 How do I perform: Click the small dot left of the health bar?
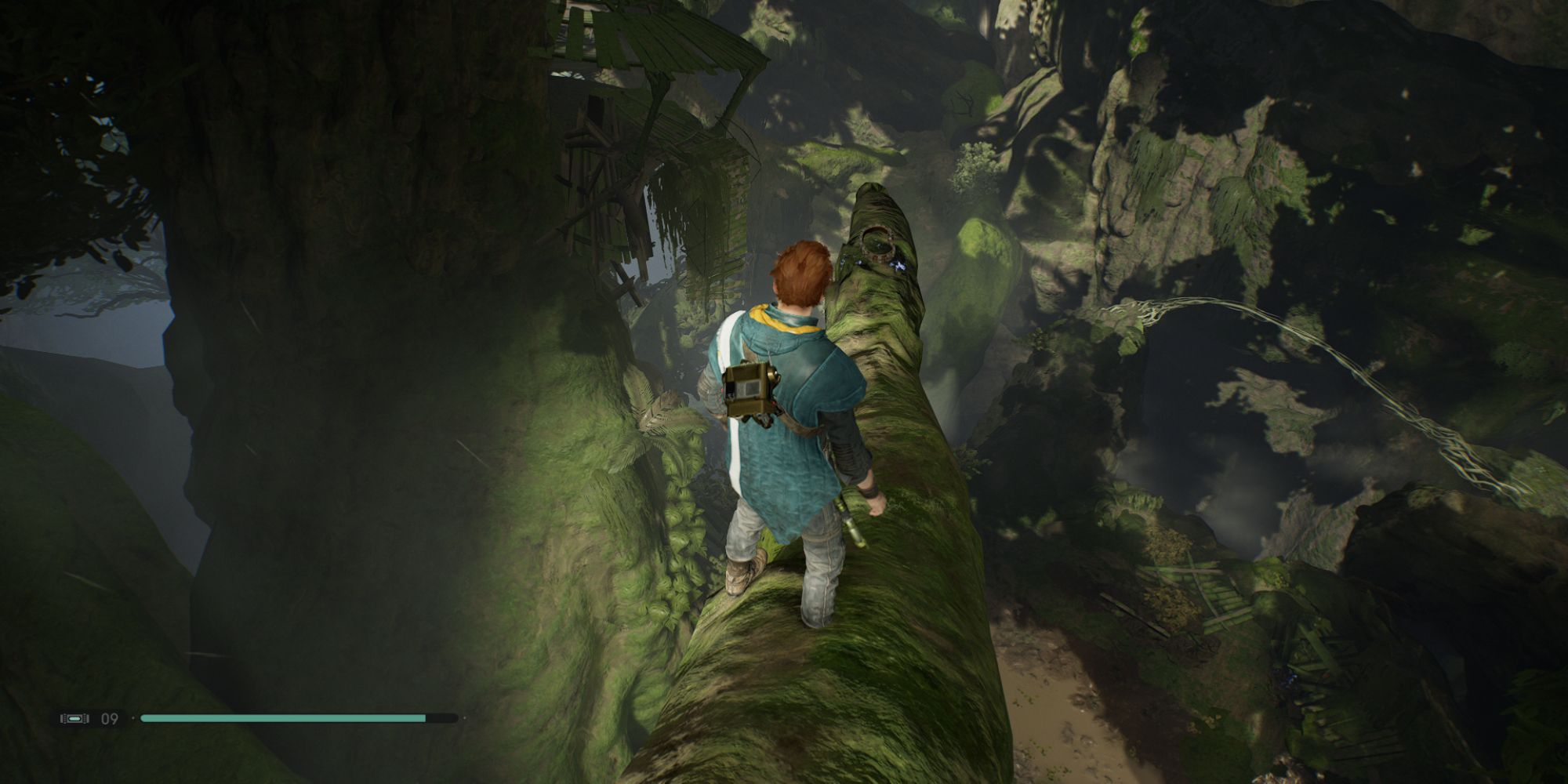[132, 717]
